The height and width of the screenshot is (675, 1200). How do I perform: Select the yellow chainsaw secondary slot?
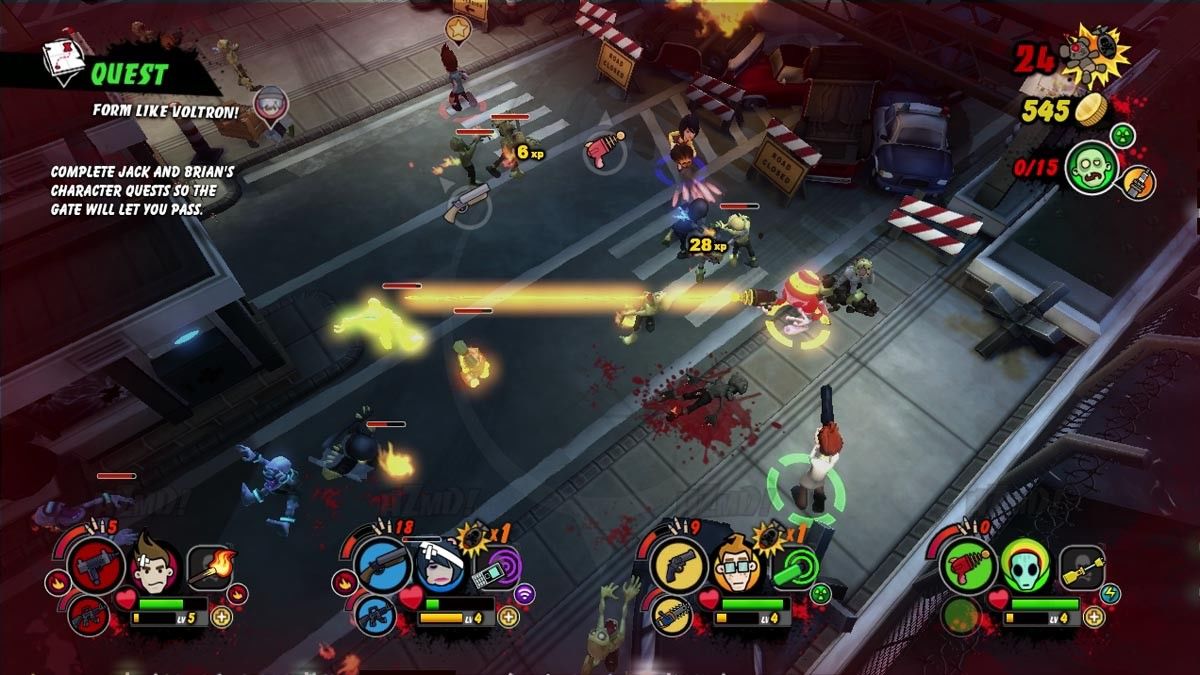pos(668,614)
